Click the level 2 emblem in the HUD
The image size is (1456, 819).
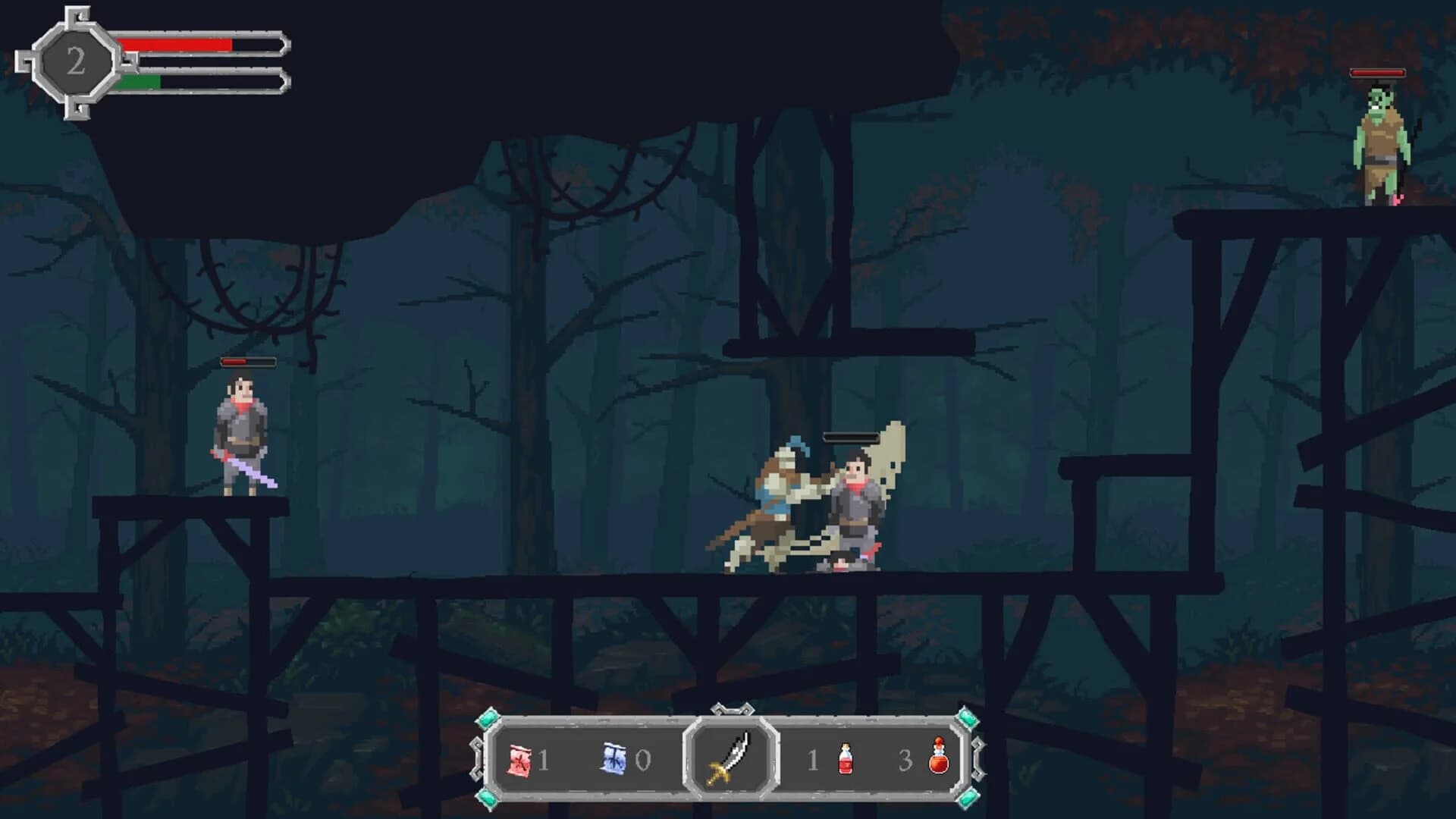point(76,59)
